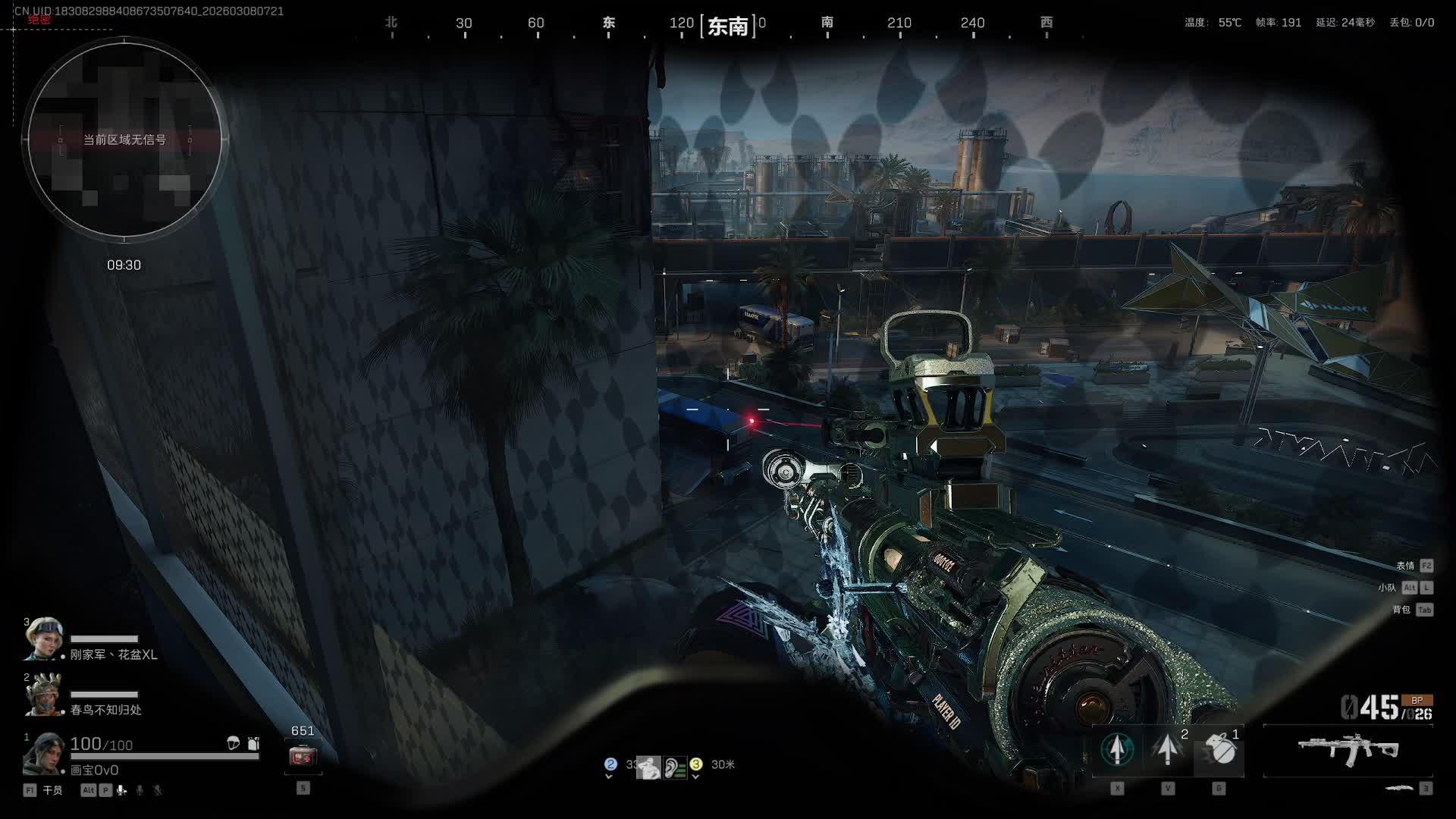This screenshot has height=819, width=1456.
Task: Click the backpack status icon beside health
Action: (x=253, y=743)
